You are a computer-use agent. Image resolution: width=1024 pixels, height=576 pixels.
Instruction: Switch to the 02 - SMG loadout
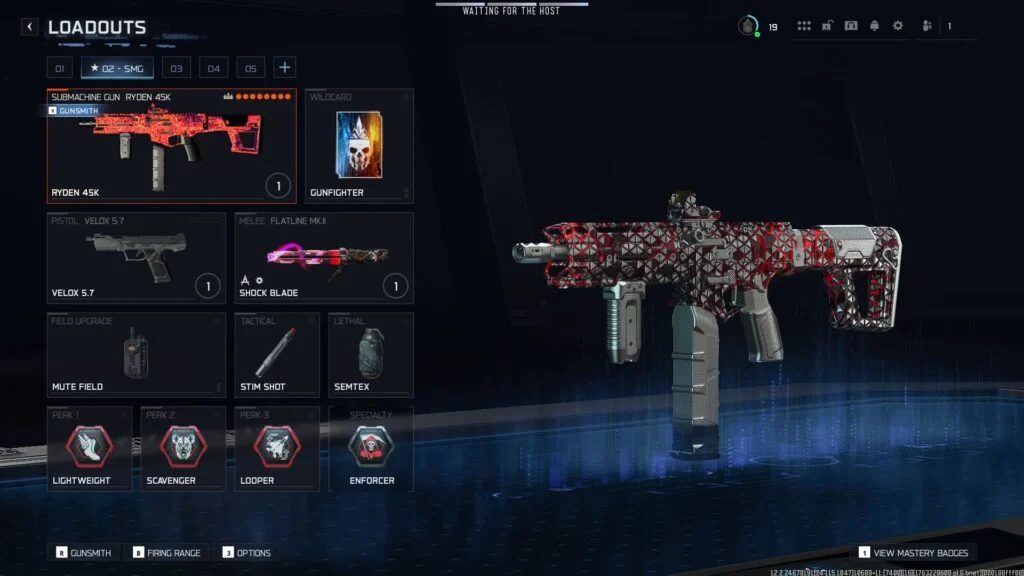pos(117,68)
